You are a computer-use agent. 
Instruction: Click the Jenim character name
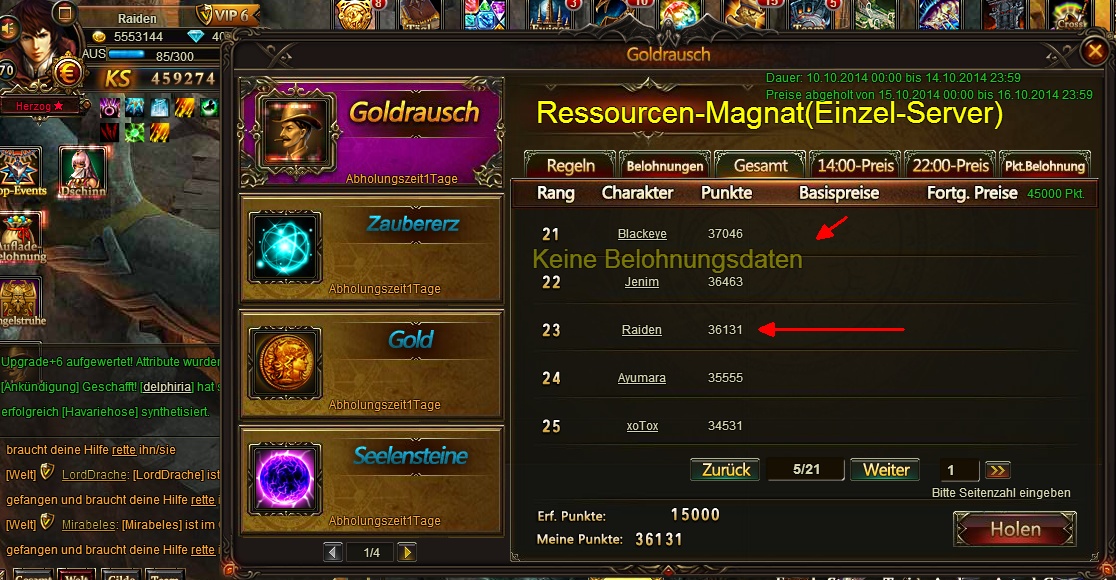642,282
